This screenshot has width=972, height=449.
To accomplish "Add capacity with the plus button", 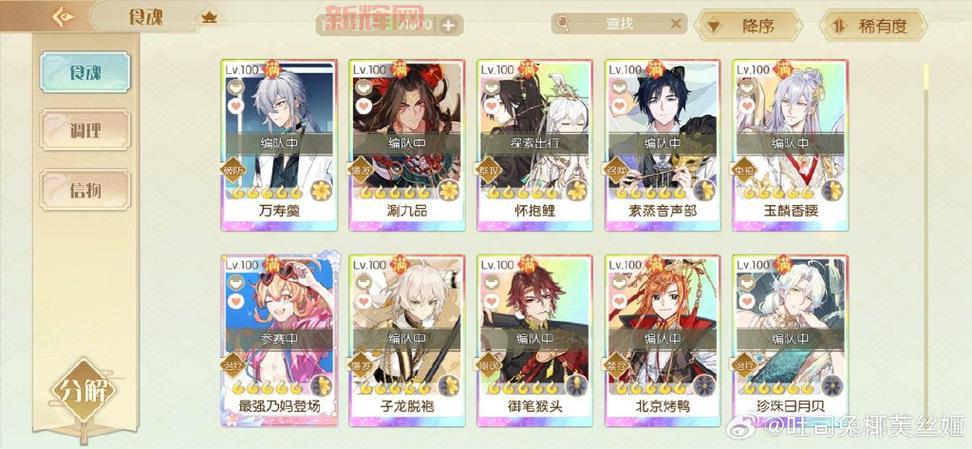I will coord(448,25).
